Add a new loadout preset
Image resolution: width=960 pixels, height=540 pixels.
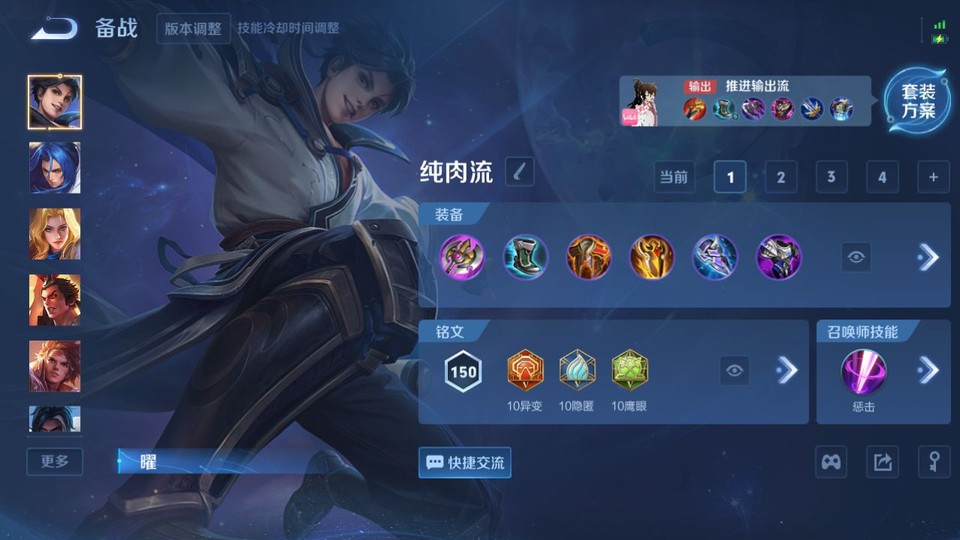click(932, 178)
